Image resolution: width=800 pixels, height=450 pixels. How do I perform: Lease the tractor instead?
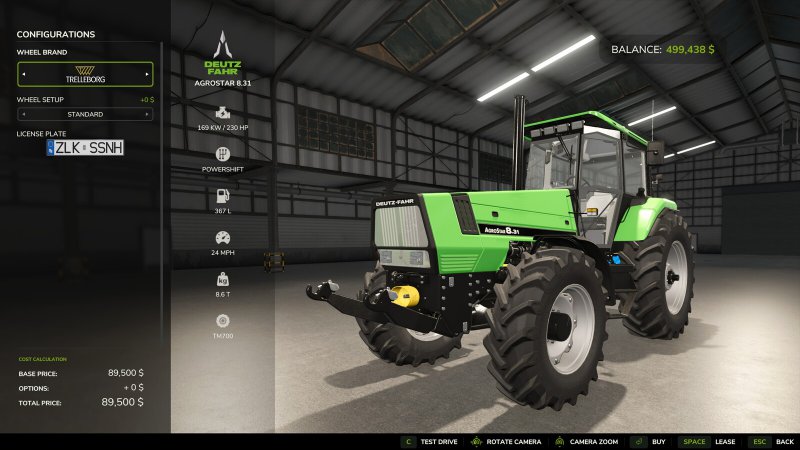pyautogui.click(x=714, y=441)
